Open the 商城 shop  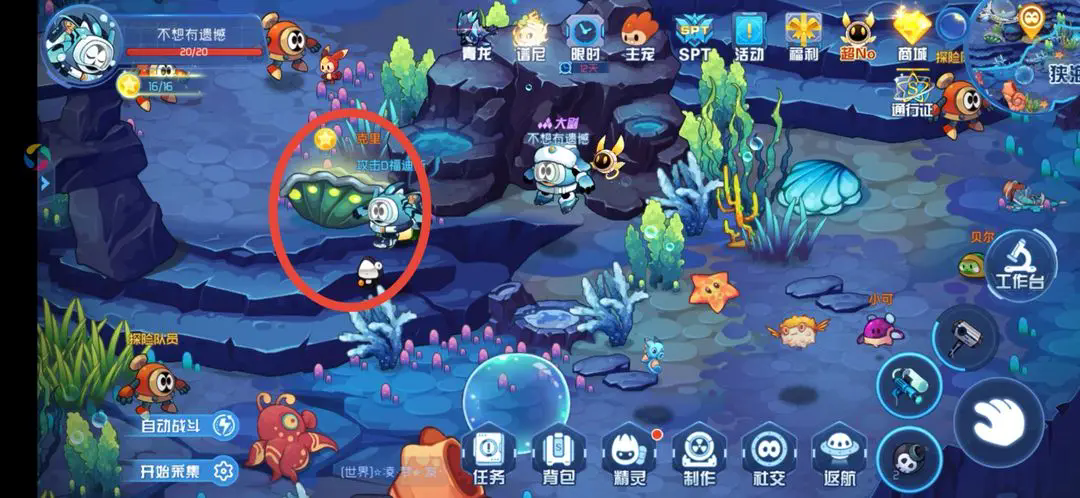(912, 36)
